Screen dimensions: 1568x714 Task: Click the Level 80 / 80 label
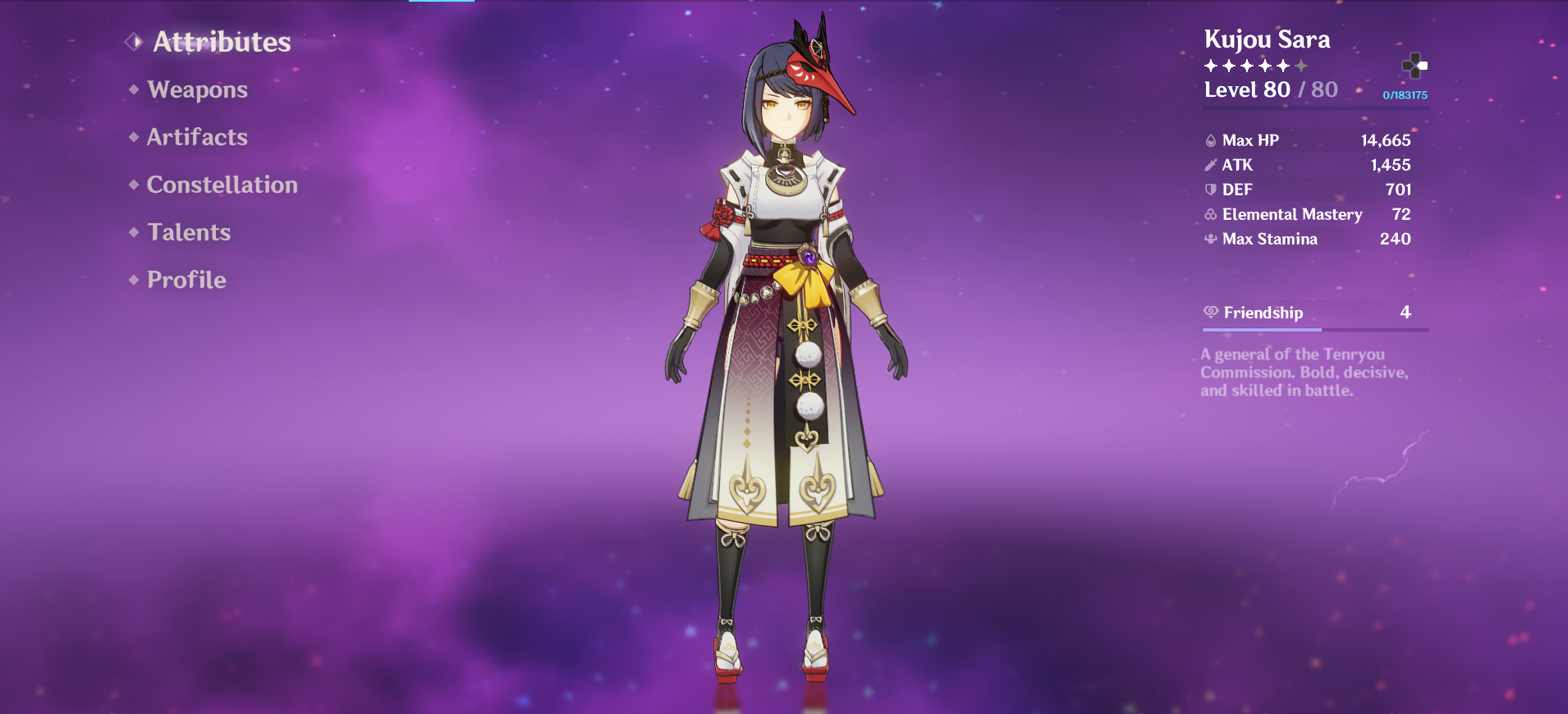(x=1269, y=89)
